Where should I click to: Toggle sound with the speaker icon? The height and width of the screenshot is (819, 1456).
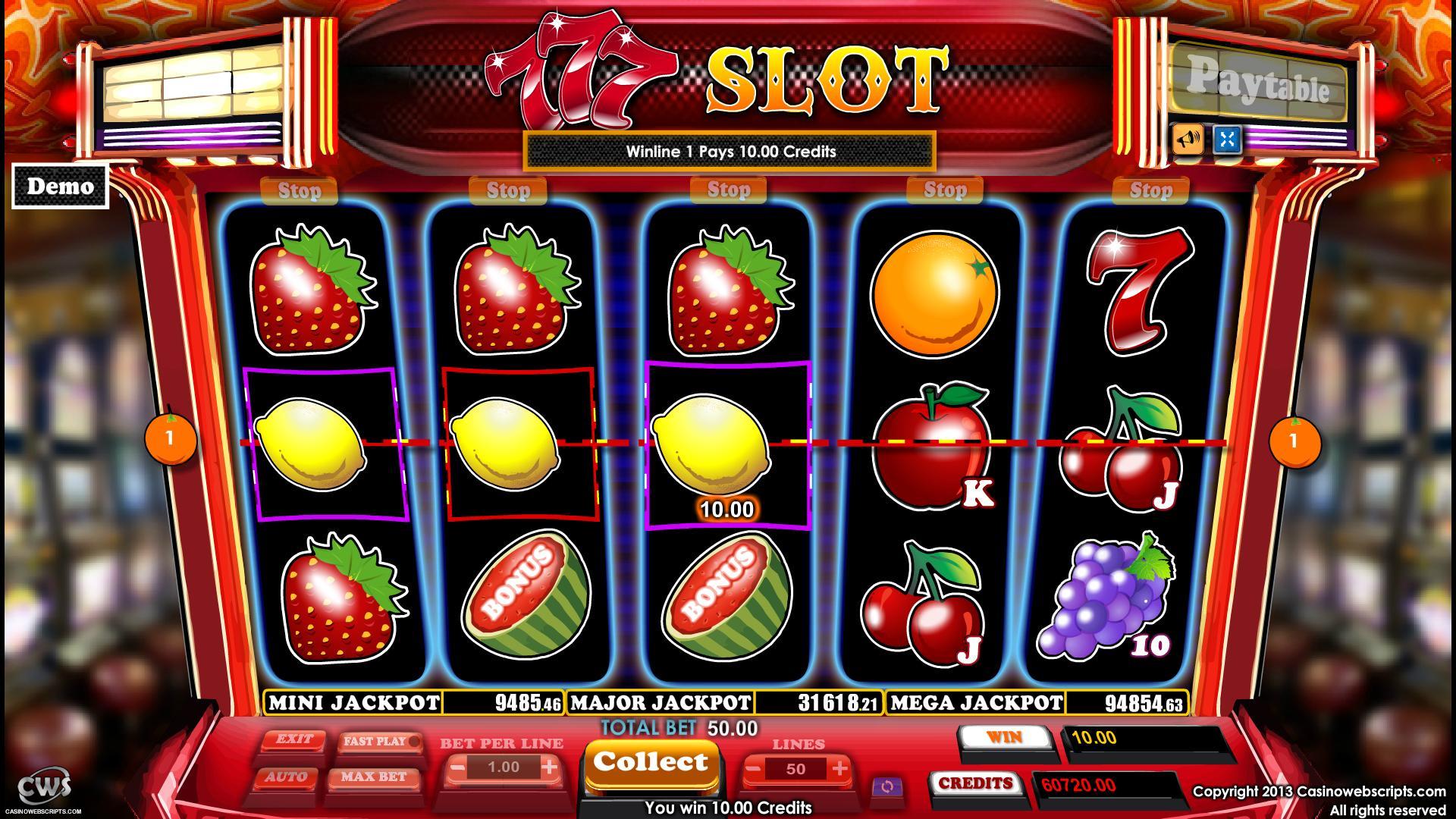[x=1187, y=139]
